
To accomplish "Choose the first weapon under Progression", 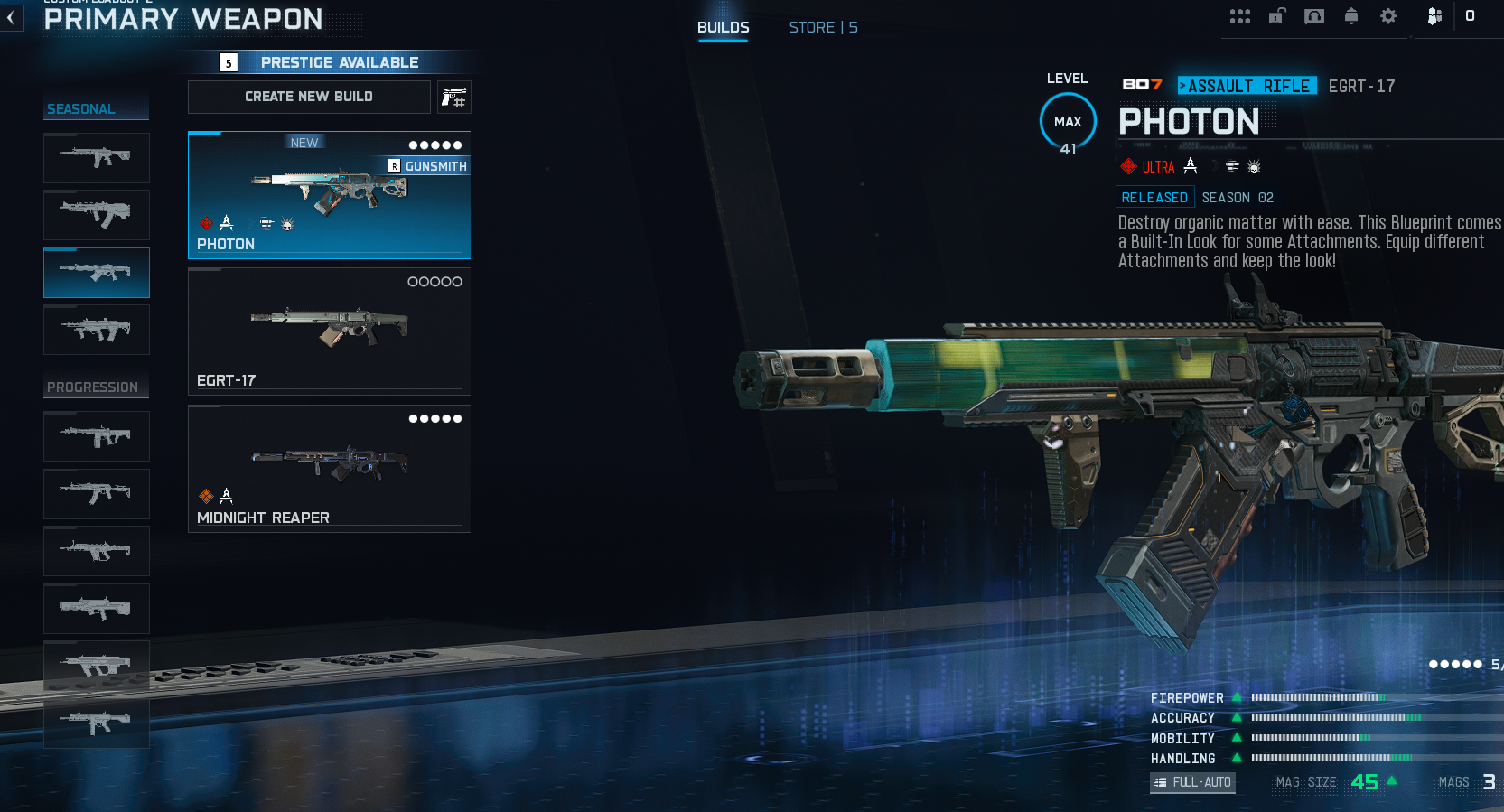I will click(97, 436).
